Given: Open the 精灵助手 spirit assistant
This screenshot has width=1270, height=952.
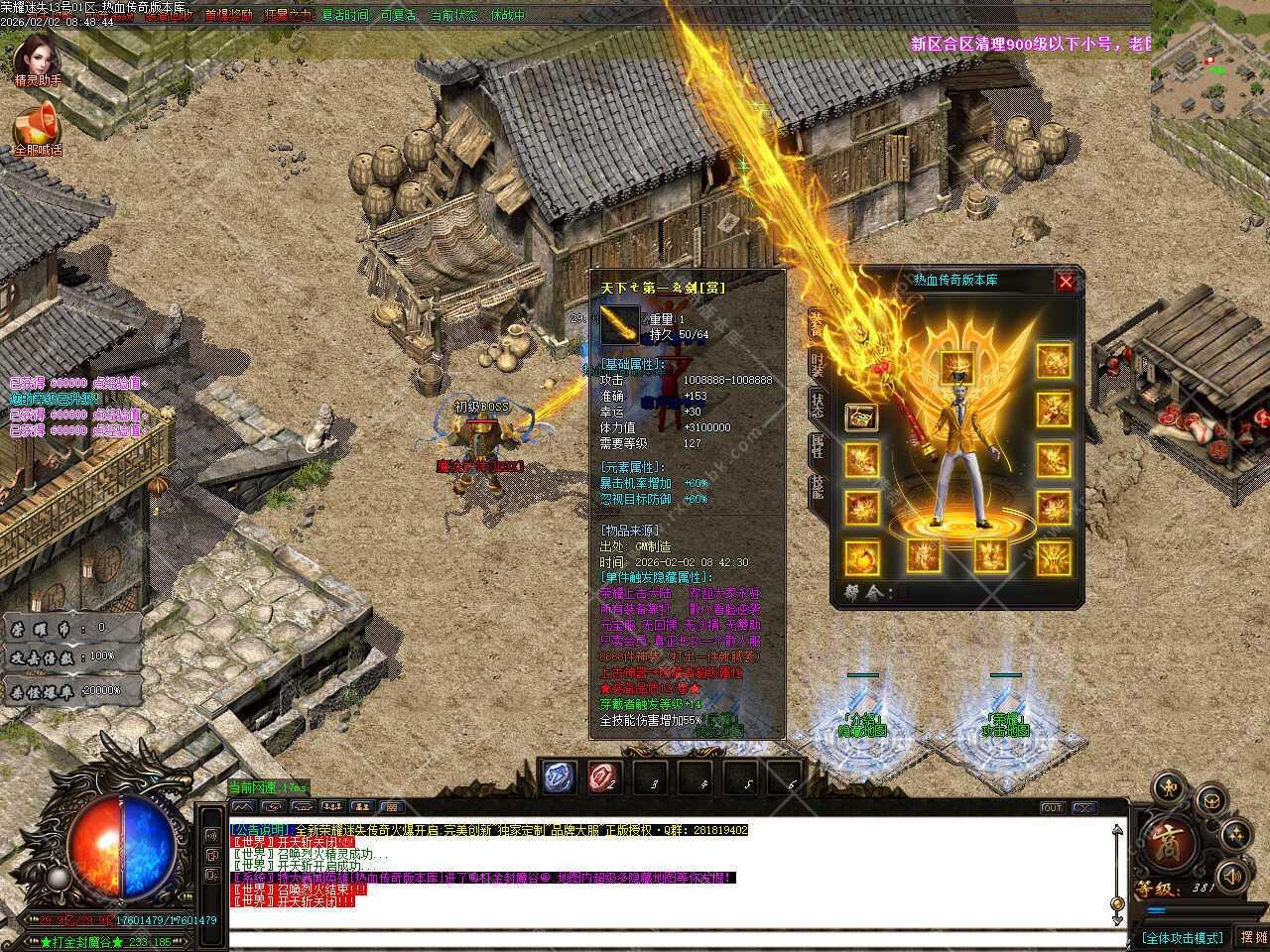Looking at the screenshot, I should pos(38,58).
